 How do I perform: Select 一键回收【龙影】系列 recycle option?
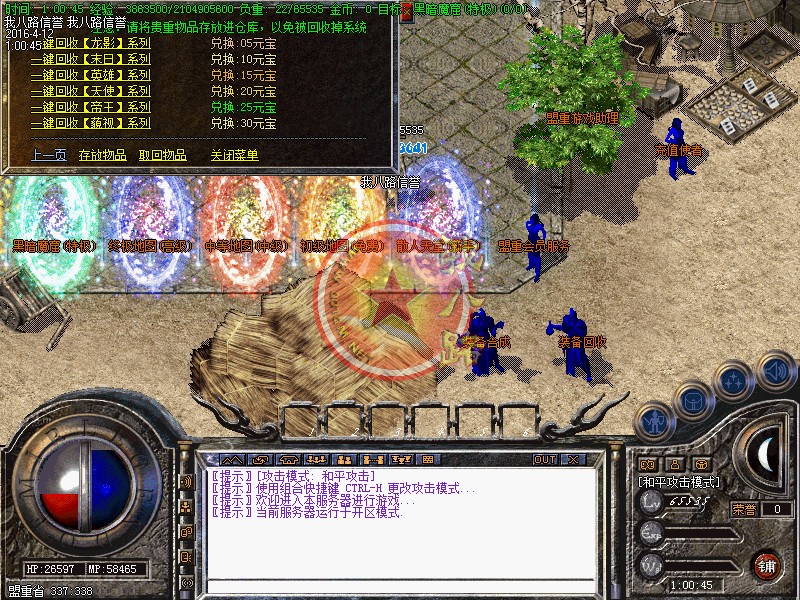tap(90, 43)
